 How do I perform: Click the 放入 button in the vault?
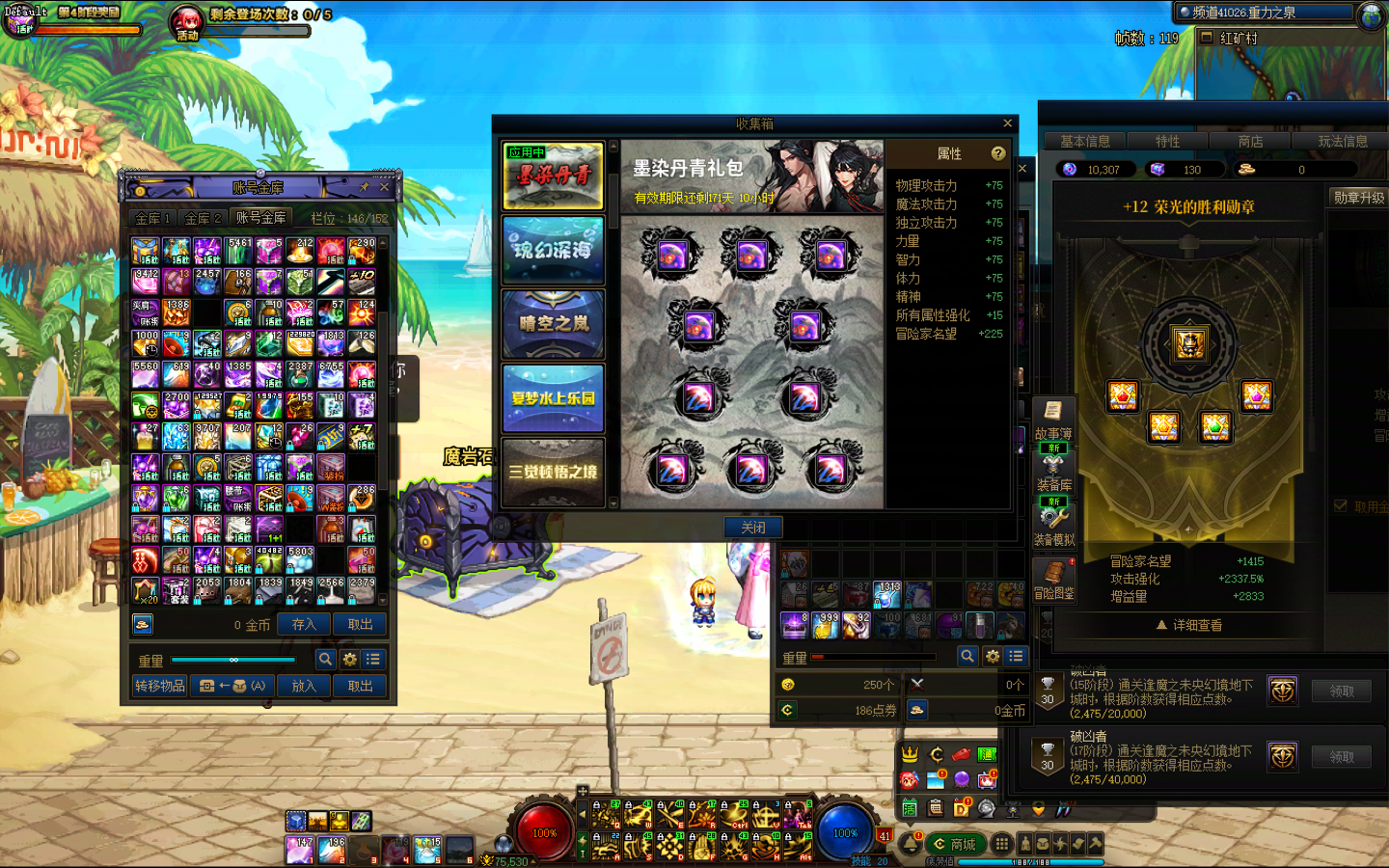pyautogui.click(x=304, y=686)
